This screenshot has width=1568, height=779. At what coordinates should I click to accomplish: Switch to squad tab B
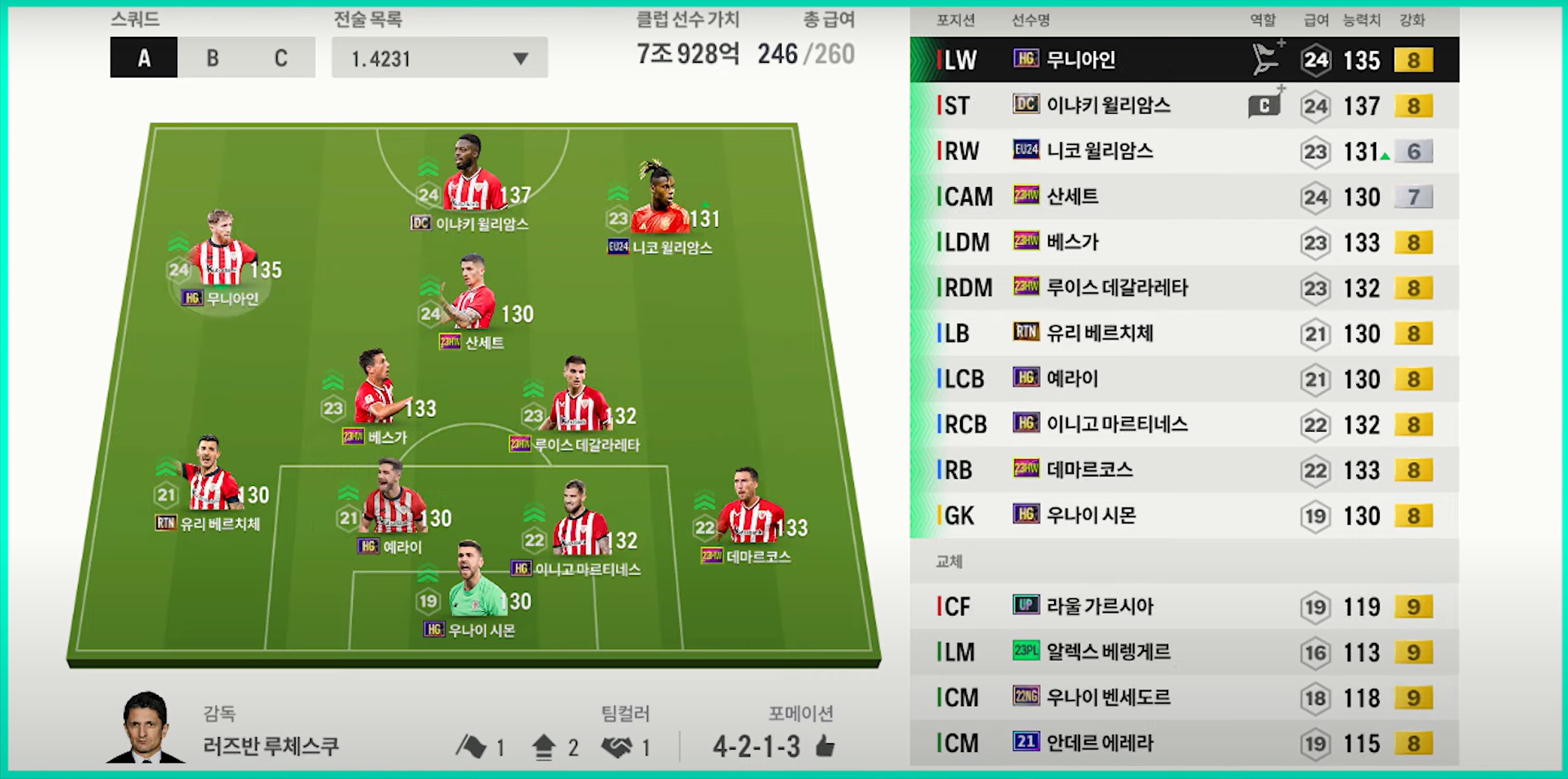212,58
